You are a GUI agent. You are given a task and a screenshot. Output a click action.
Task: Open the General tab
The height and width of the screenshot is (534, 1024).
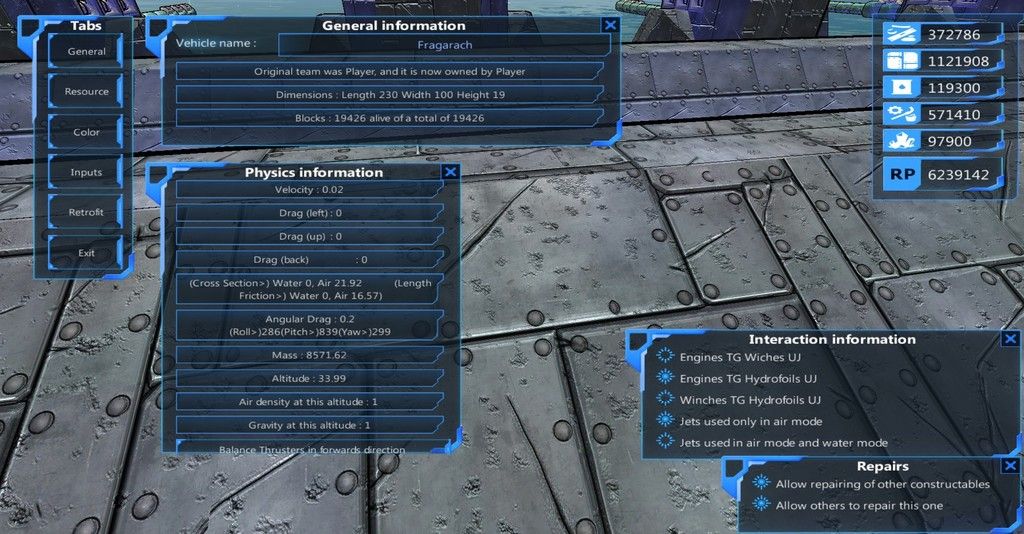(x=86, y=52)
